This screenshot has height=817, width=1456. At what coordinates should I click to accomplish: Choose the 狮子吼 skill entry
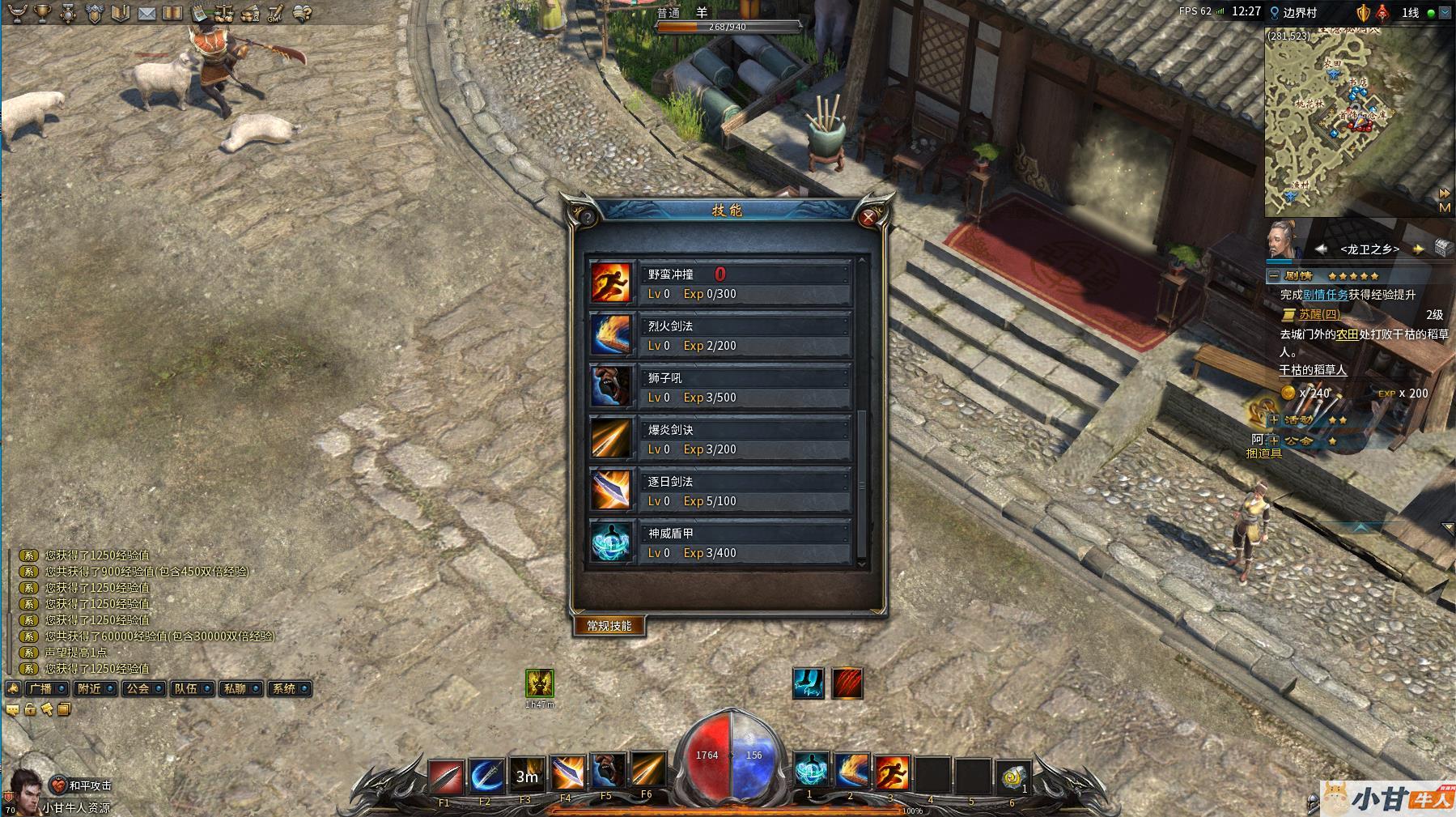(x=745, y=387)
